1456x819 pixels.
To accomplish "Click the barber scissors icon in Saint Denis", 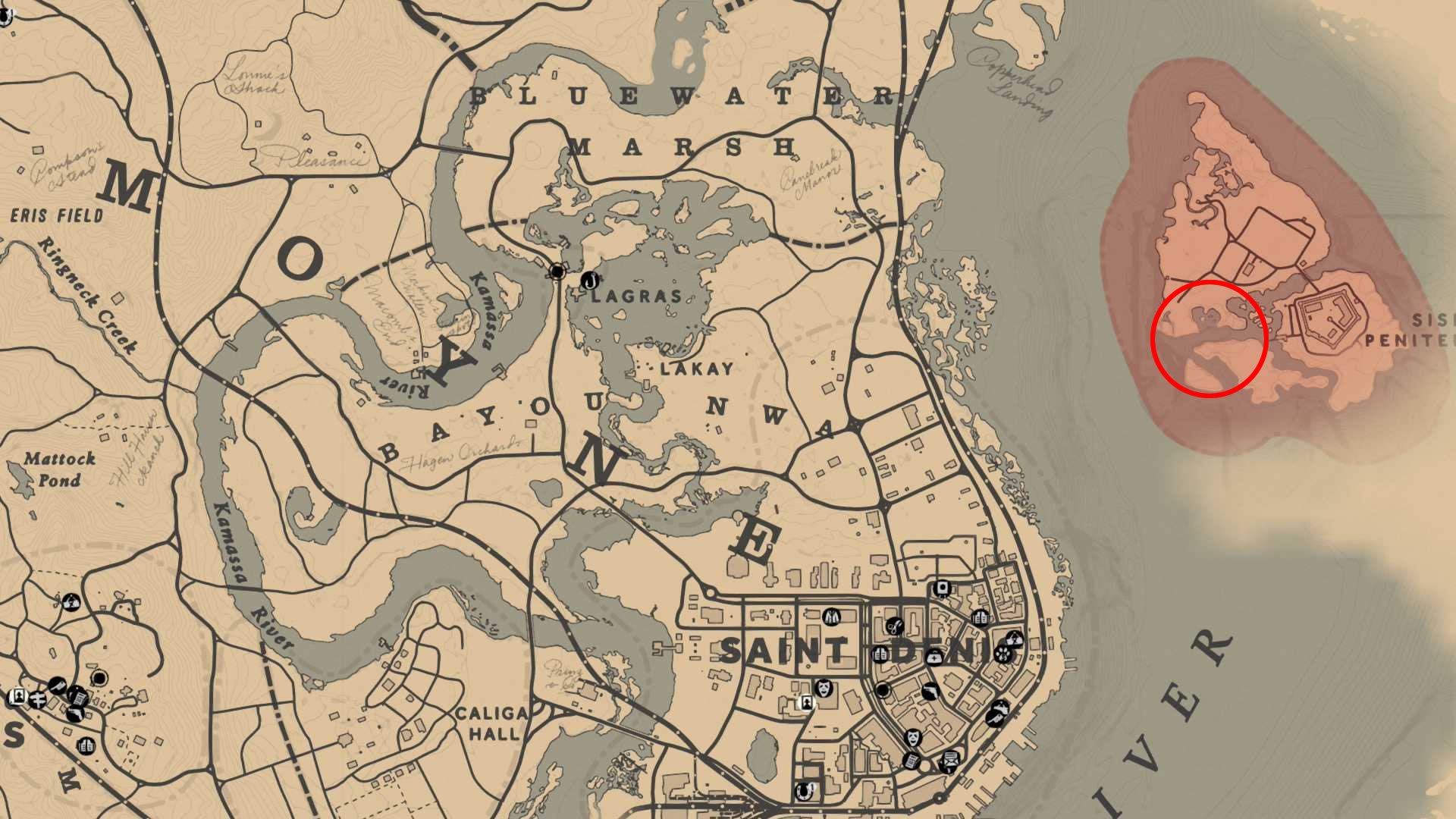I will tap(894, 626).
